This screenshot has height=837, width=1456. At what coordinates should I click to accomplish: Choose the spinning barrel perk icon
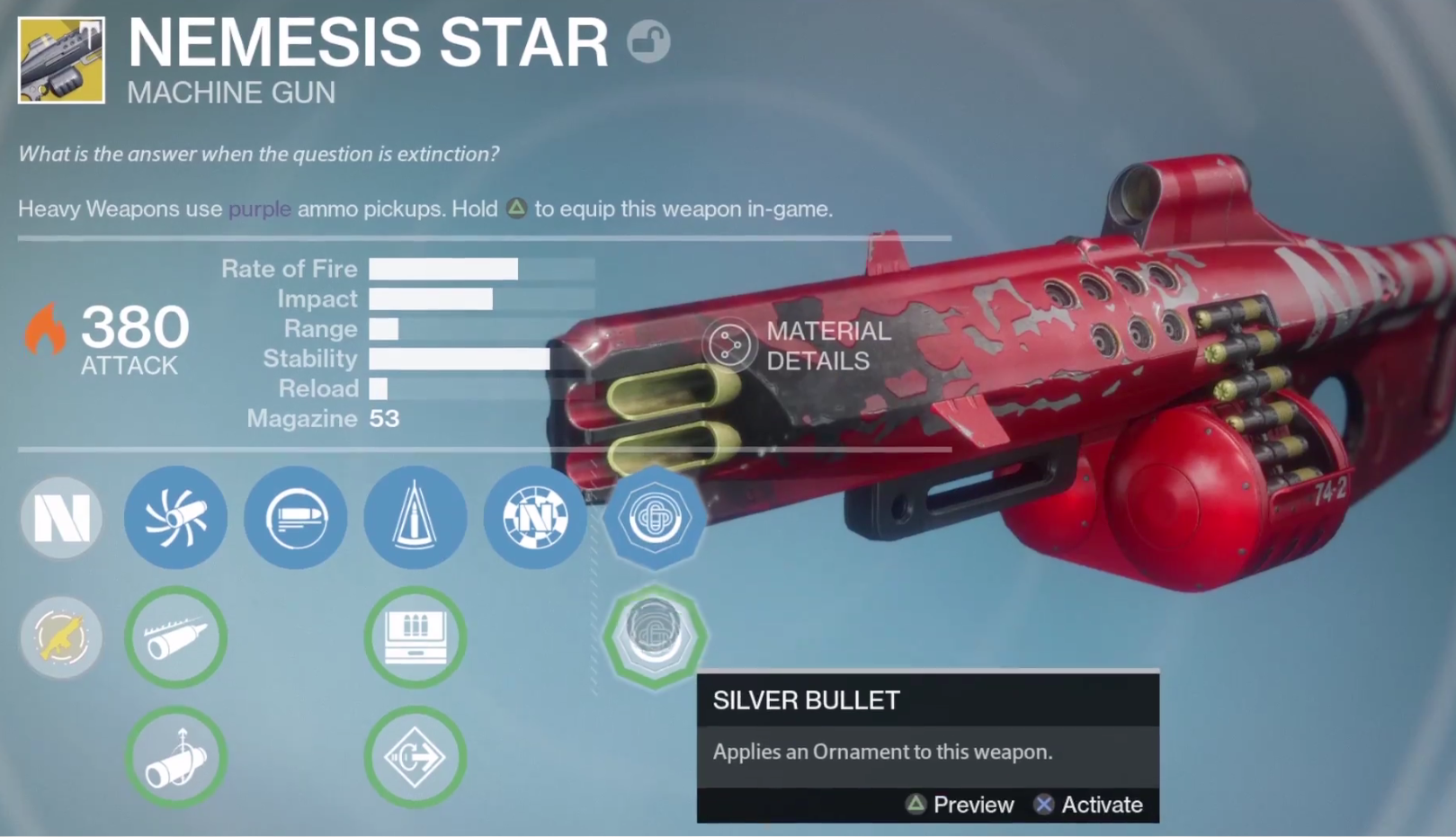175,518
